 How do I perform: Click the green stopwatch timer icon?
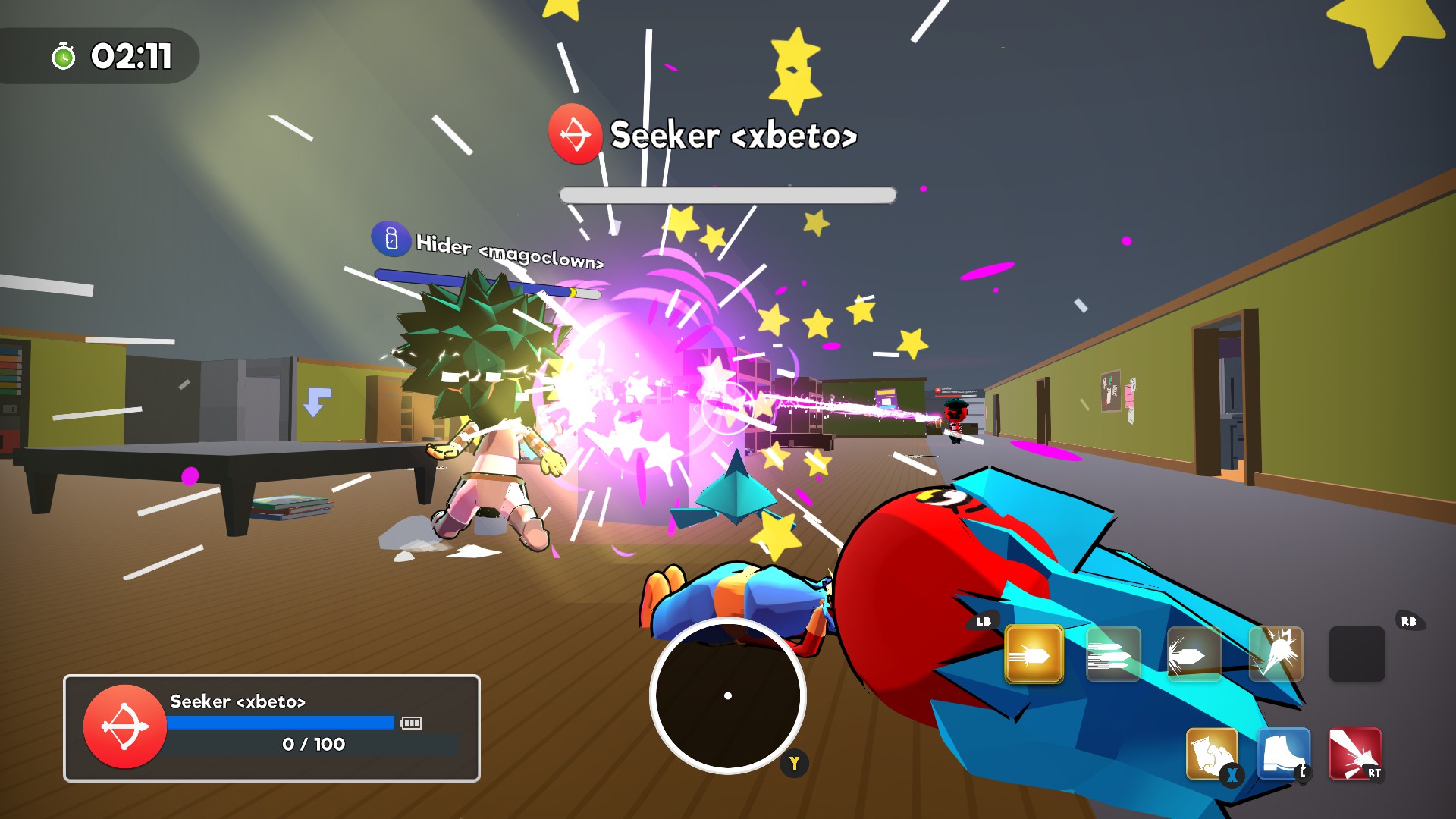click(64, 53)
